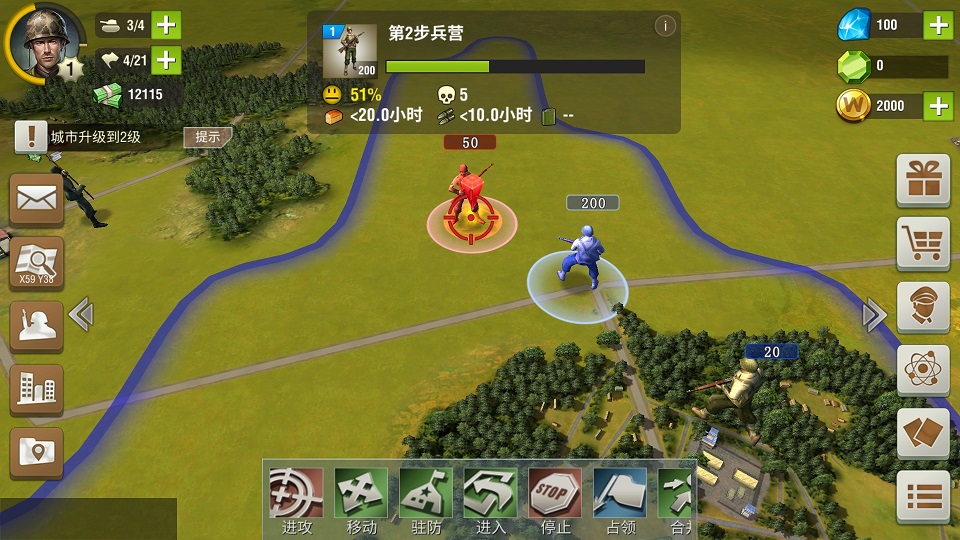Open the city buildings menu

tap(37, 390)
